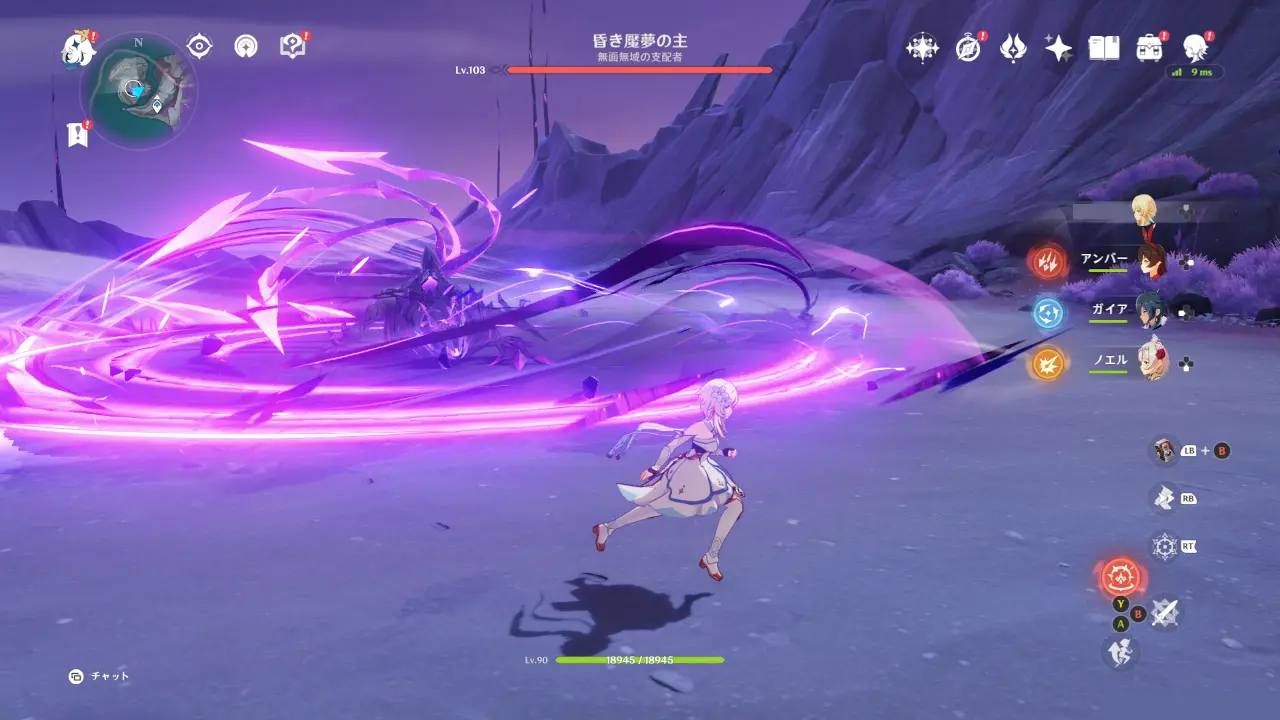Open the adventurer handbook book icon
This screenshot has height=720, width=1280.
click(x=1103, y=48)
